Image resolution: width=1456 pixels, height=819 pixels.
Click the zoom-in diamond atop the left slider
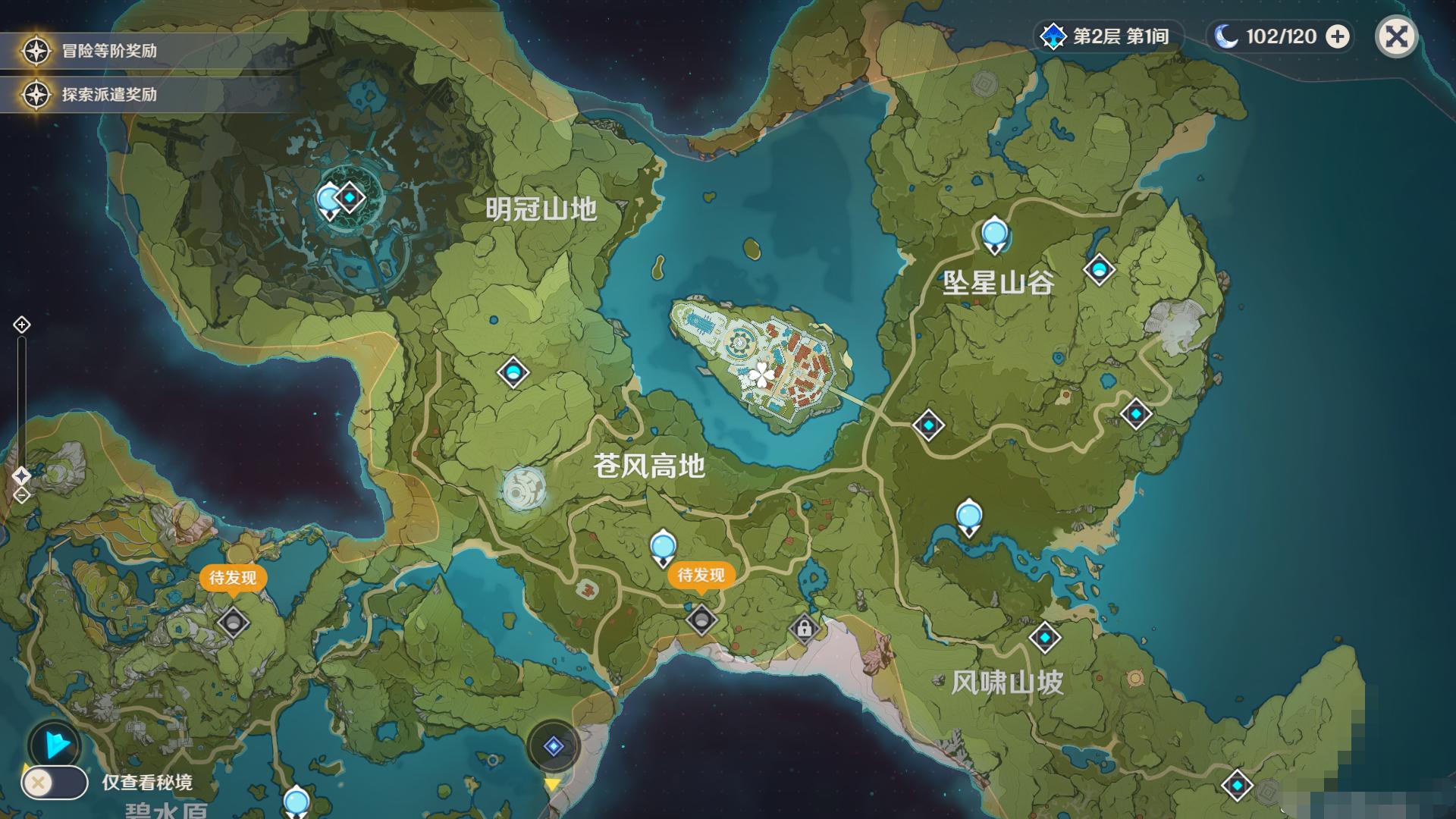(20, 325)
